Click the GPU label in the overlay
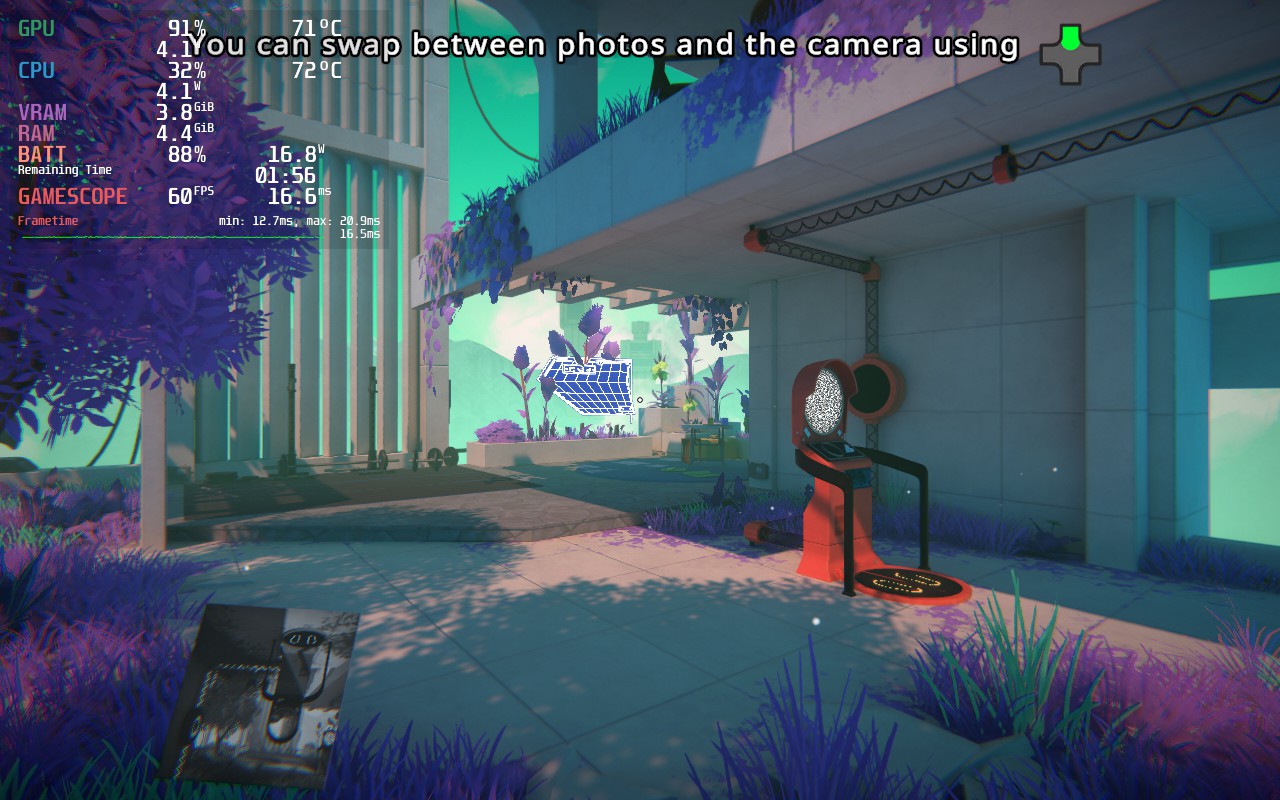Viewport: 1280px width, 800px height. (35, 28)
